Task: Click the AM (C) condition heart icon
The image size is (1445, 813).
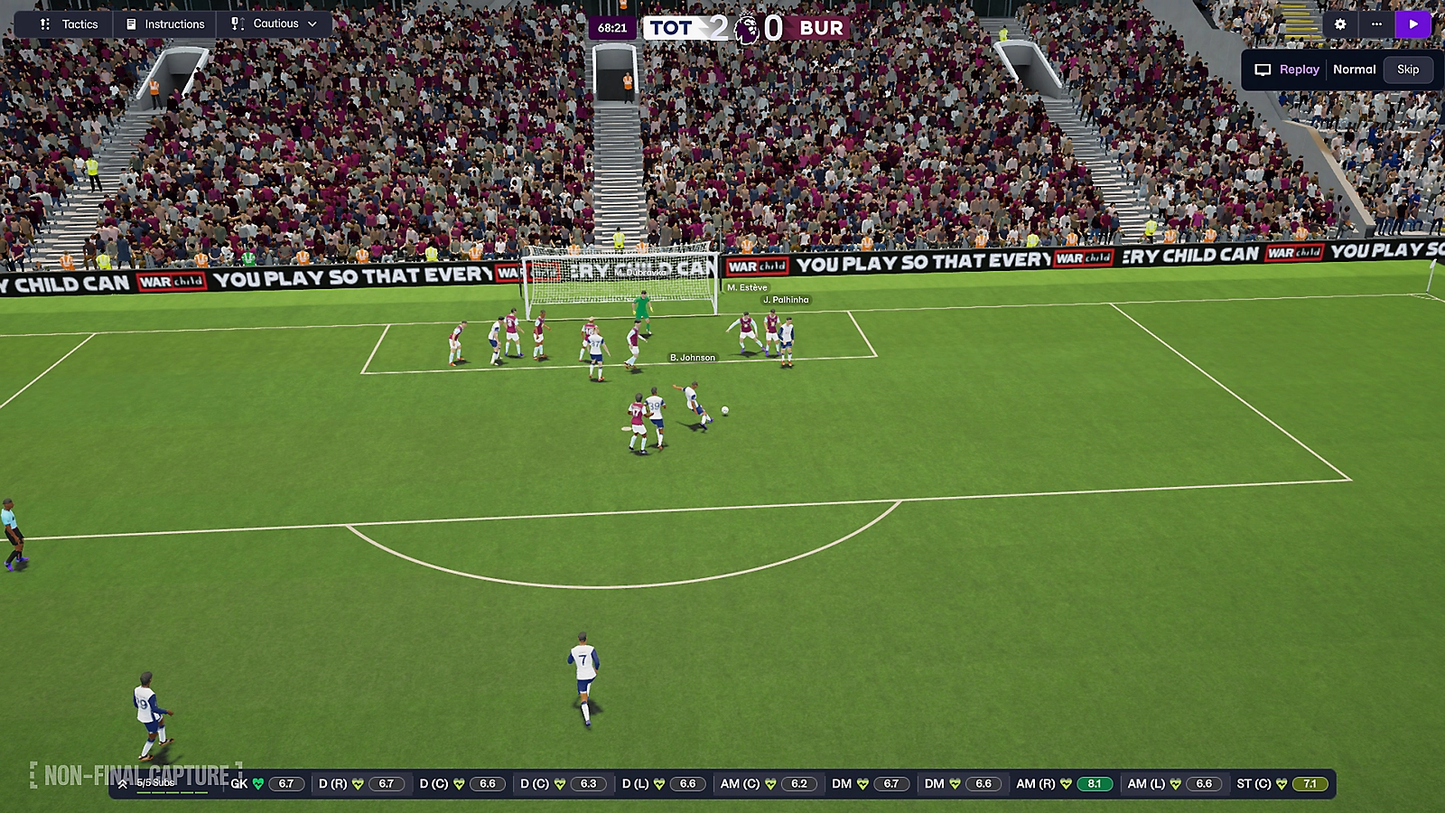Action: 769,783
